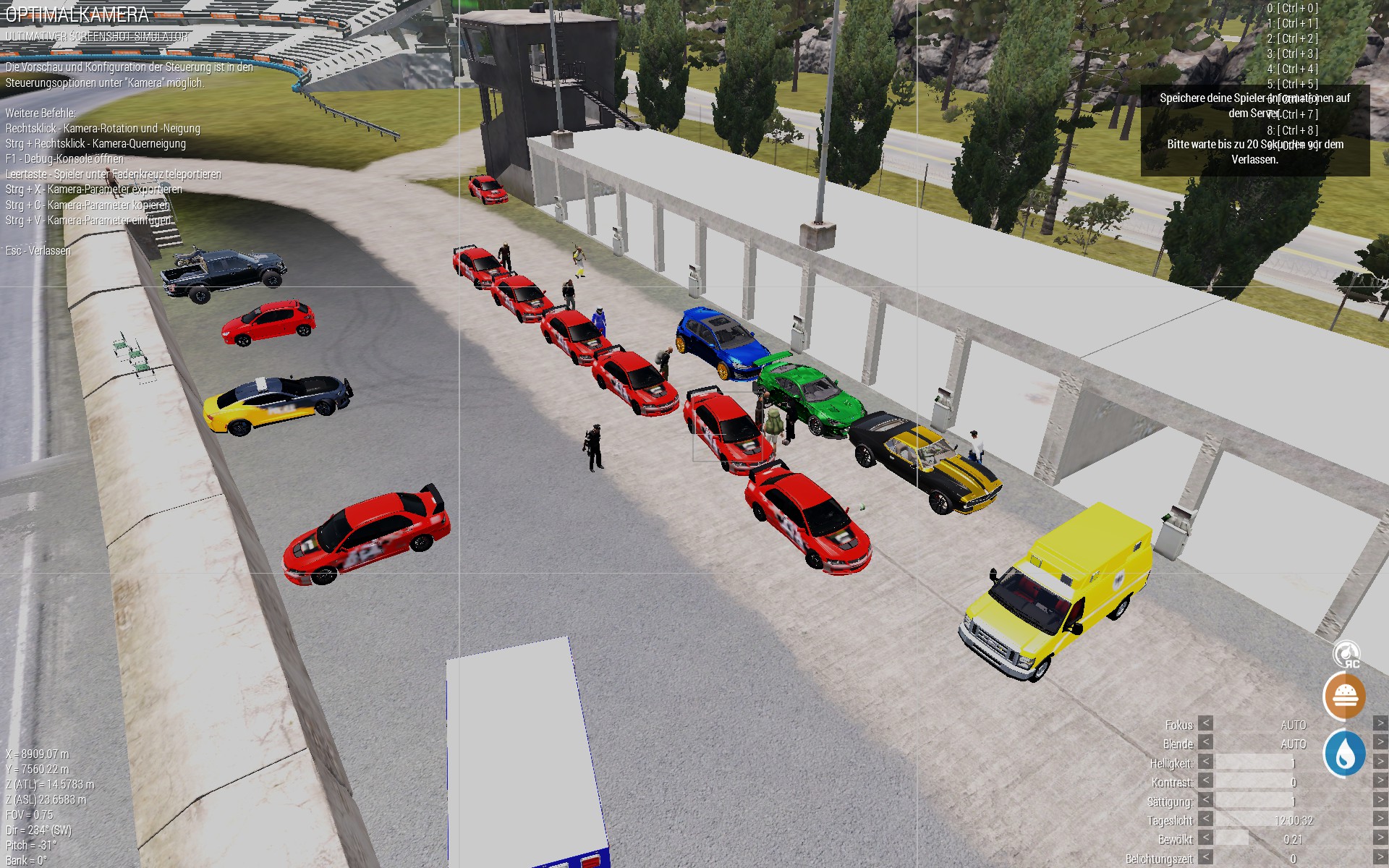1389x868 pixels.
Task: Decrease Blende with its left arrow
Action: click(1205, 742)
